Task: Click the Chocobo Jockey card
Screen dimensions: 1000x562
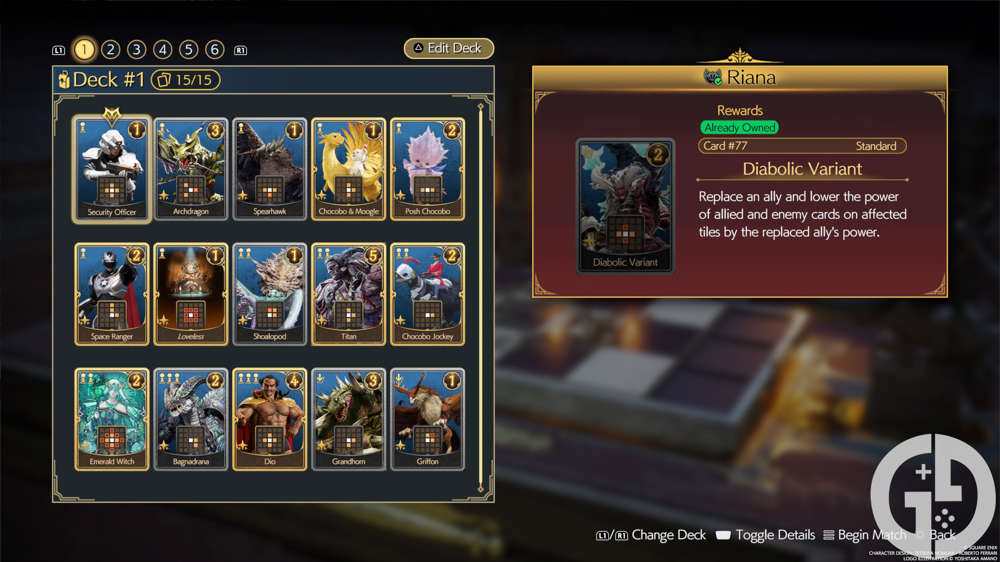Action: click(427, 294)
